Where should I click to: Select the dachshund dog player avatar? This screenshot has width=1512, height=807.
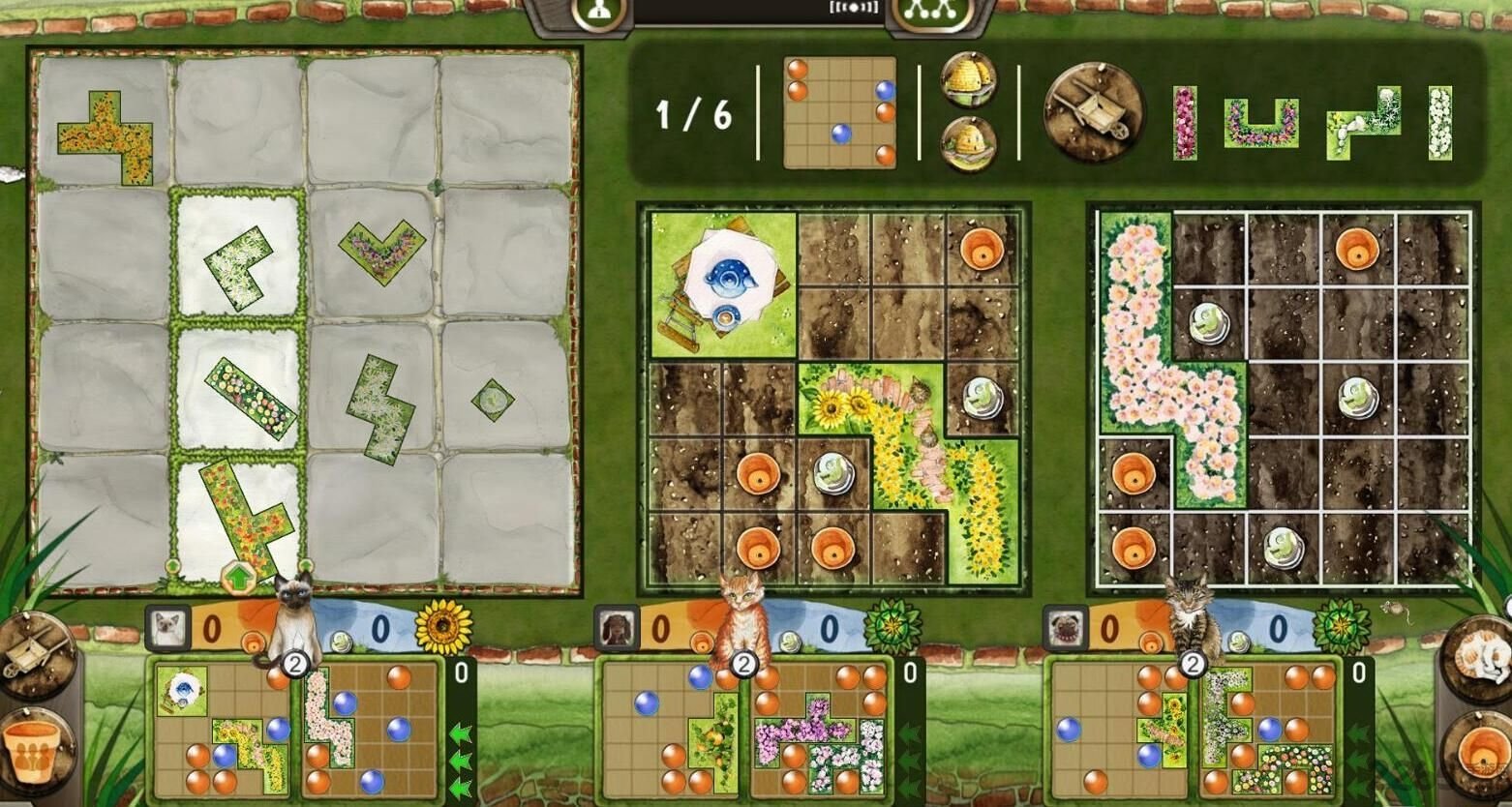617,629
